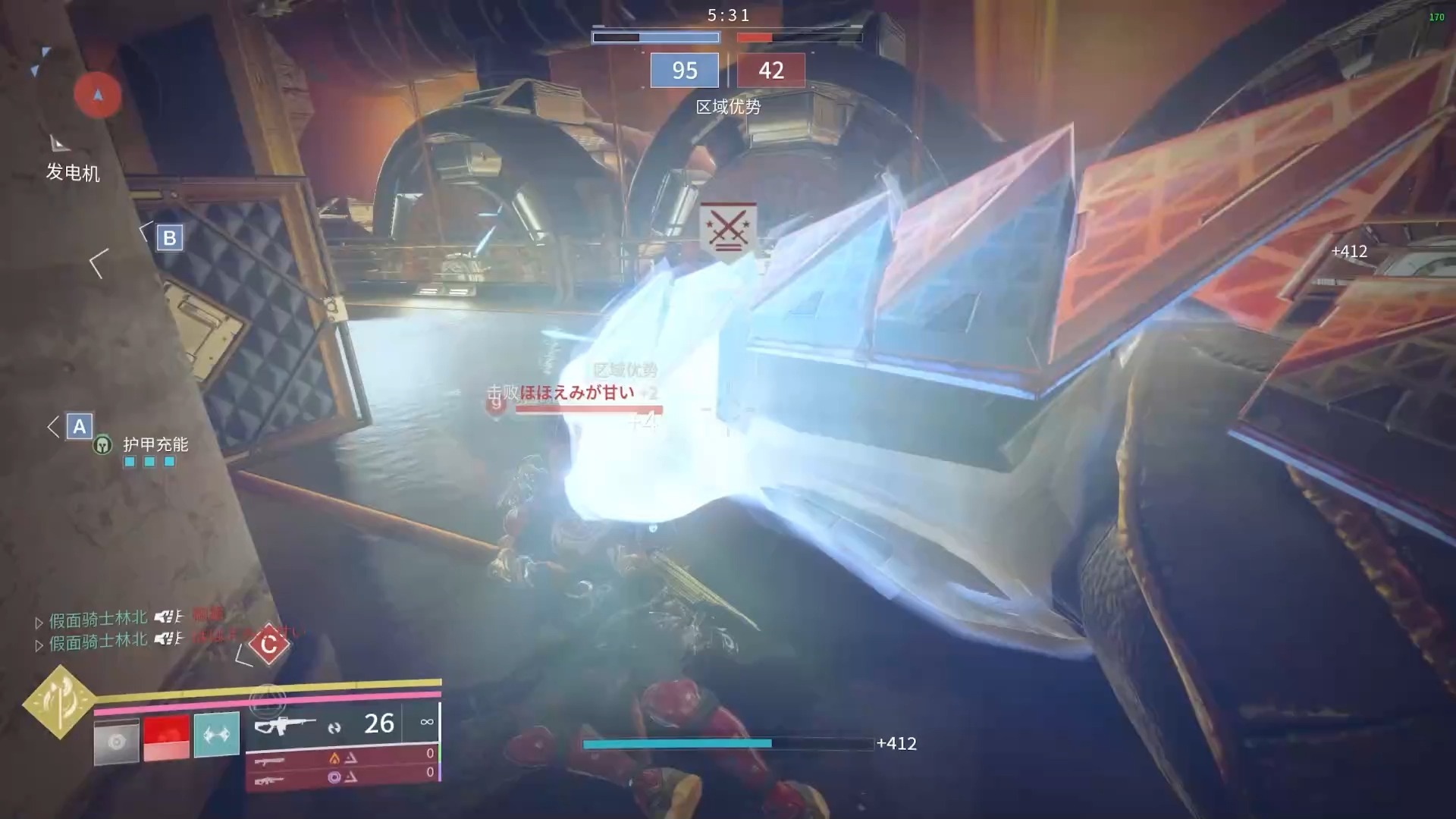Select the capture zone A marker
This screenshot has height=819, width=1456.
pyautogui.click(x=80, y=427)
